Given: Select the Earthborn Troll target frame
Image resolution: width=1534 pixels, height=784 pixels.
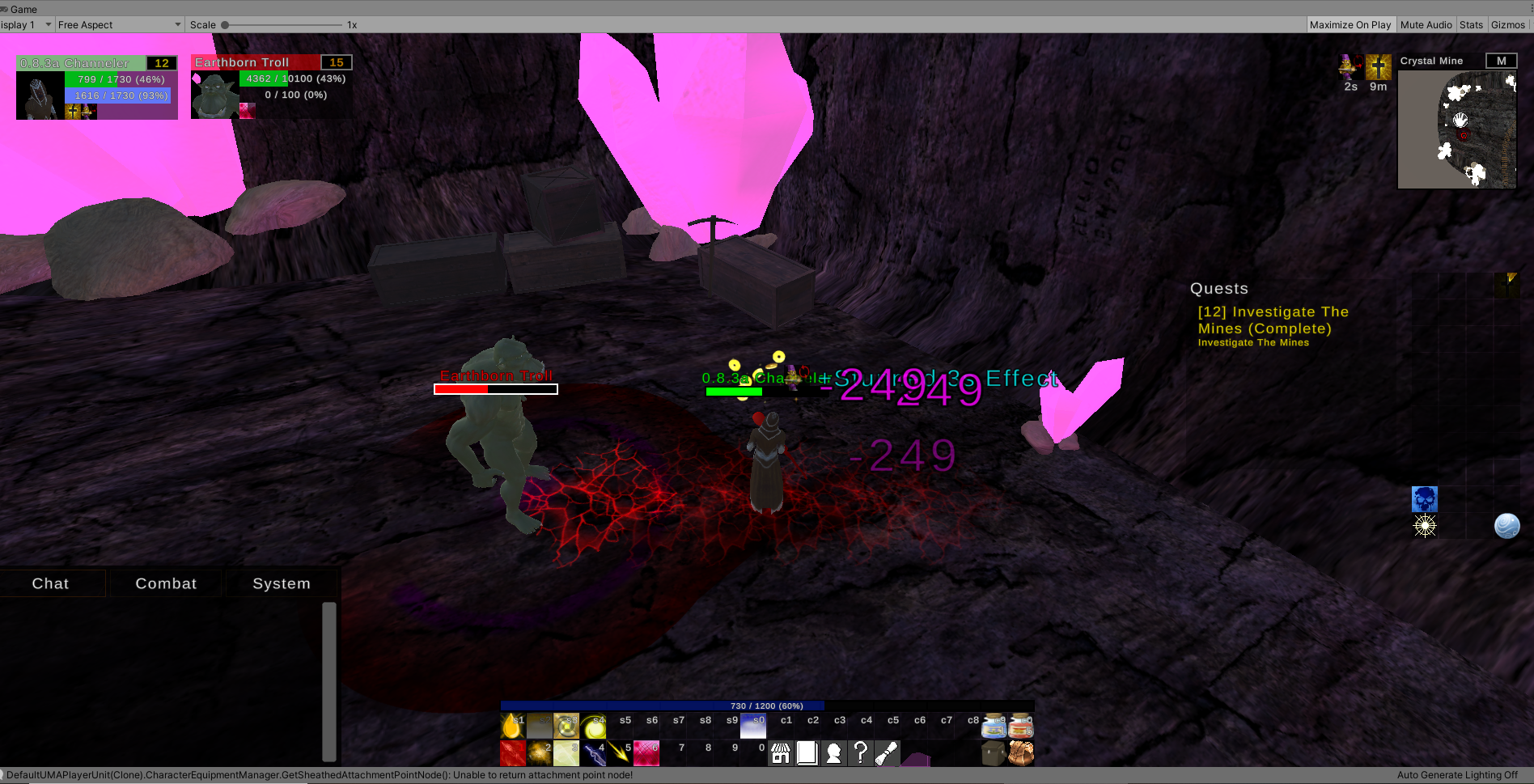Looking at the screenshot, I should pos(271,87).
